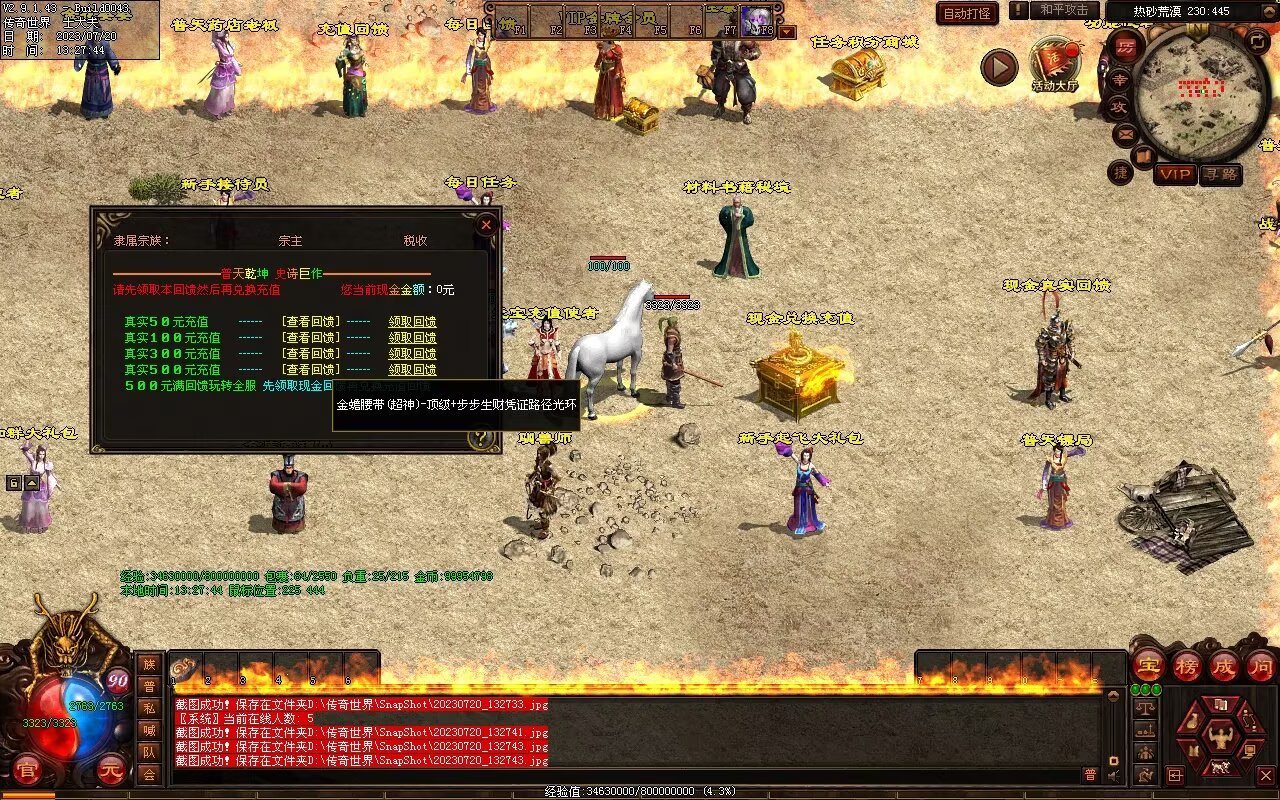The image size is (1280, 800).
Task: View rebate details for 100 yuan recharge
Action: pos(311,338)
